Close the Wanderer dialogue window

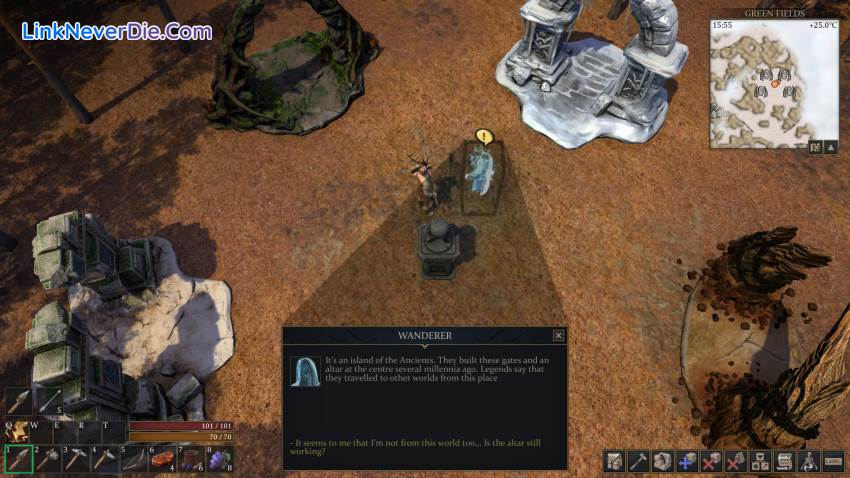click(x=558, y=336)
